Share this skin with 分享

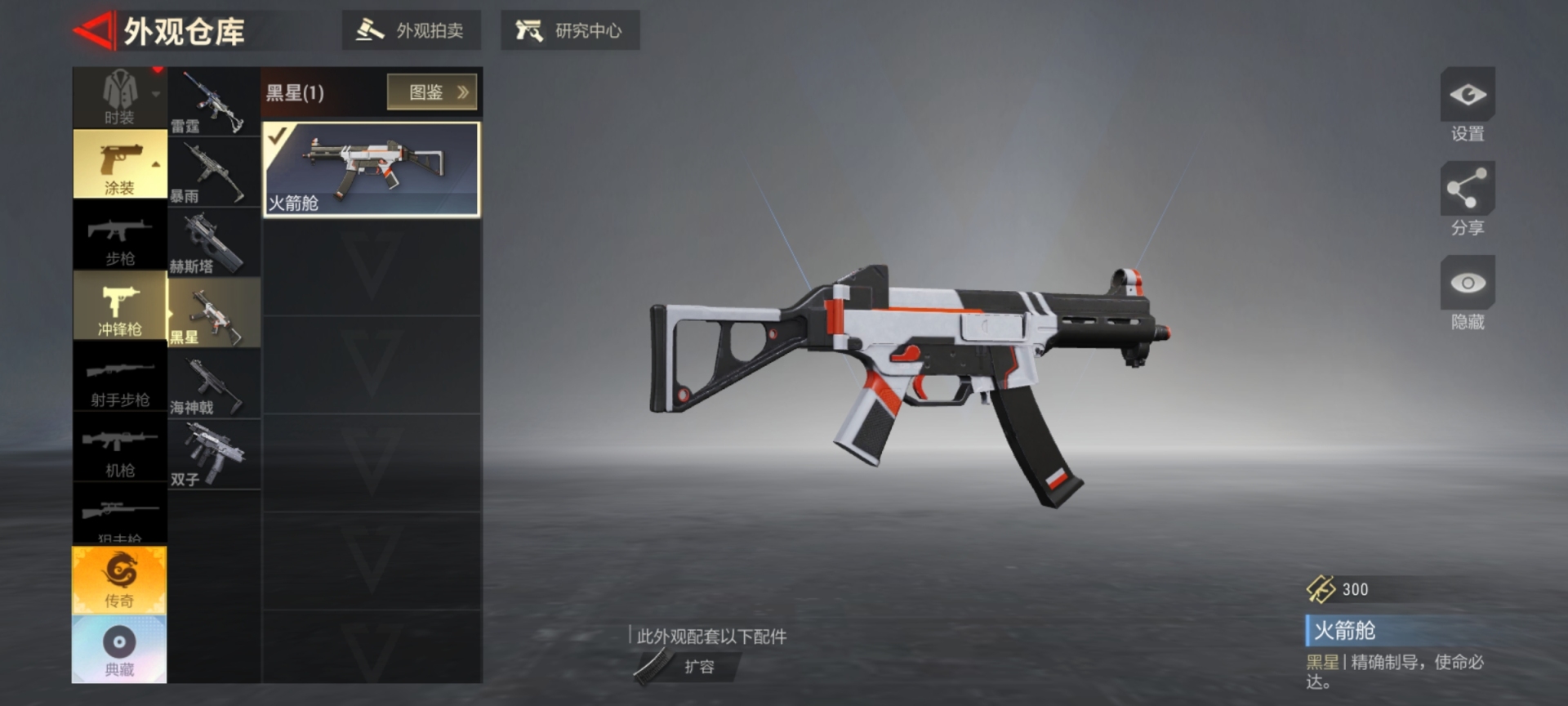click(1467, 199)
